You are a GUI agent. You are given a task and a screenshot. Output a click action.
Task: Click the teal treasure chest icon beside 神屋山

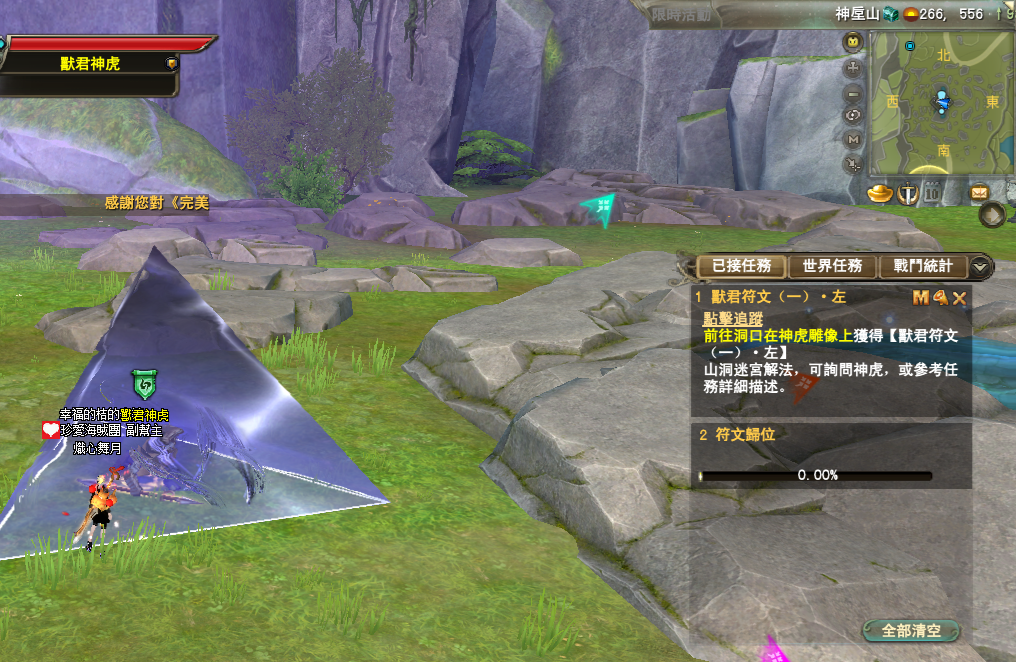pyautogui.click(x=890, y=14)
